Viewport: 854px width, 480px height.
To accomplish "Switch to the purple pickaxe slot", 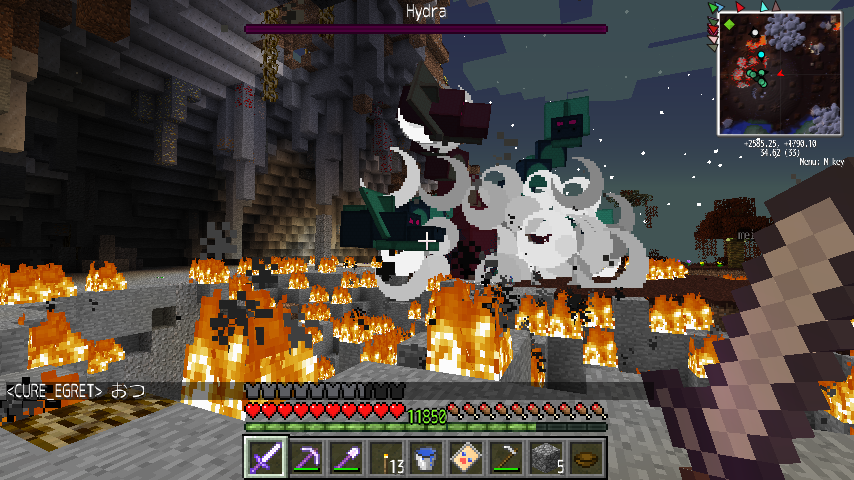I will [x=306, y=458].
